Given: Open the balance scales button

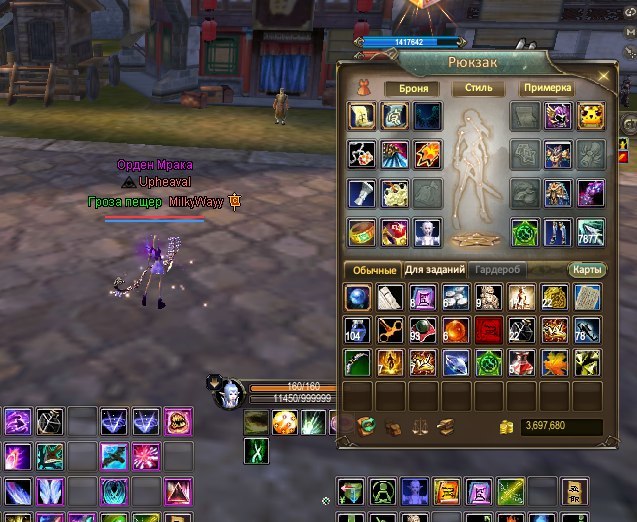Looking at the screenshot, I should [x=420, y=427].
